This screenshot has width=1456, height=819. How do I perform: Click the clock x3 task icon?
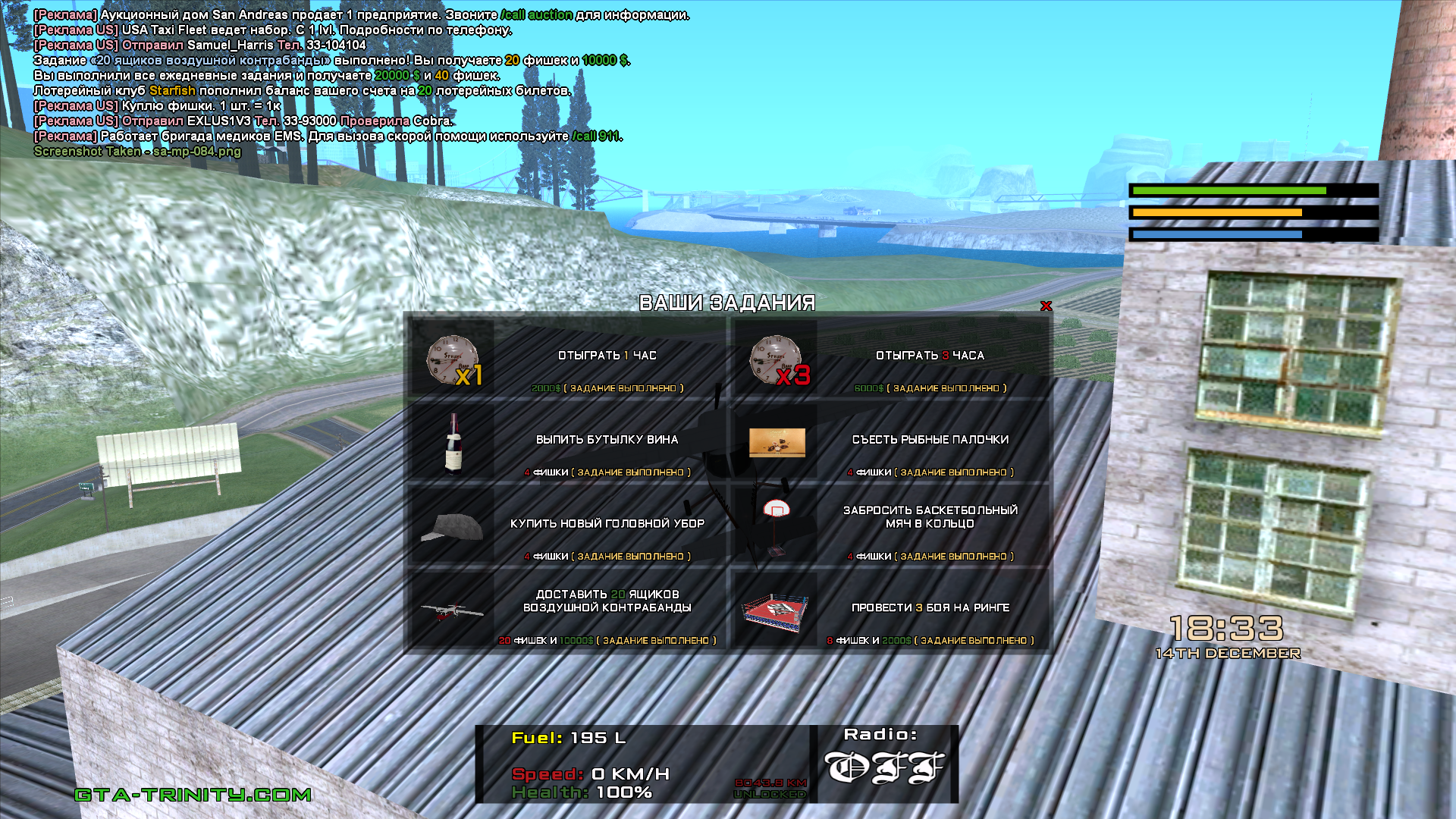point(777,359)
